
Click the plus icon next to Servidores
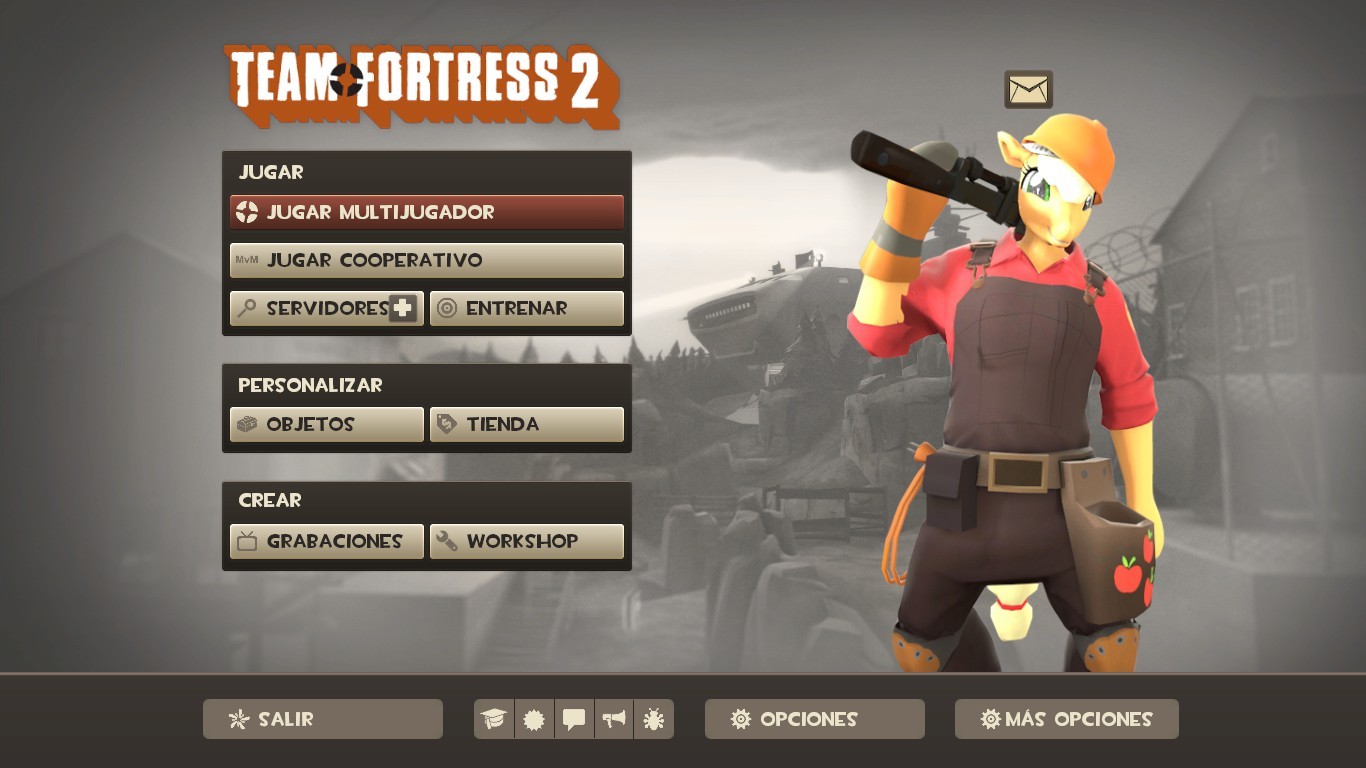(x=399, y=308)
